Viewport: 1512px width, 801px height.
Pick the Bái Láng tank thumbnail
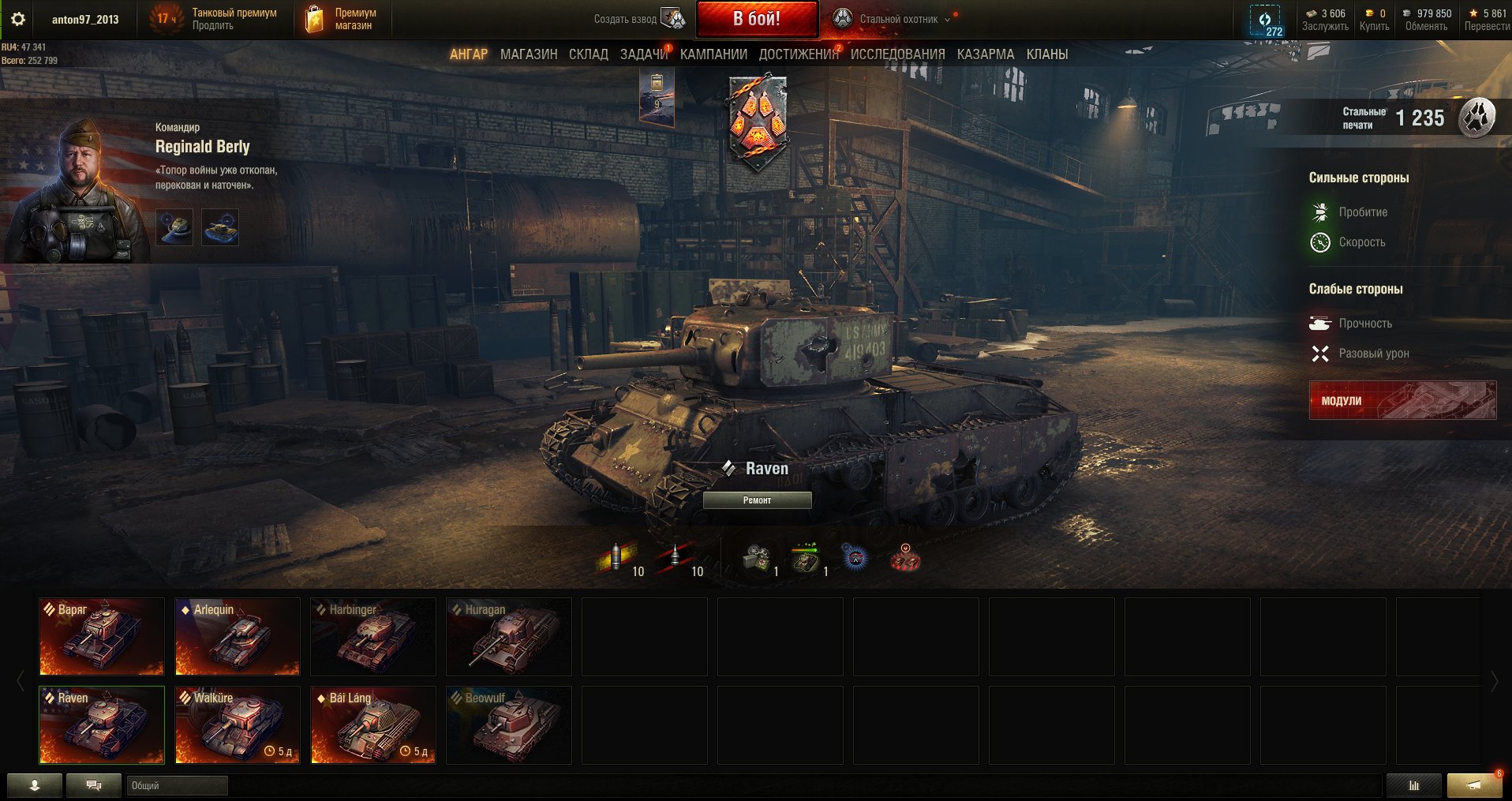[x=373, y=724]
